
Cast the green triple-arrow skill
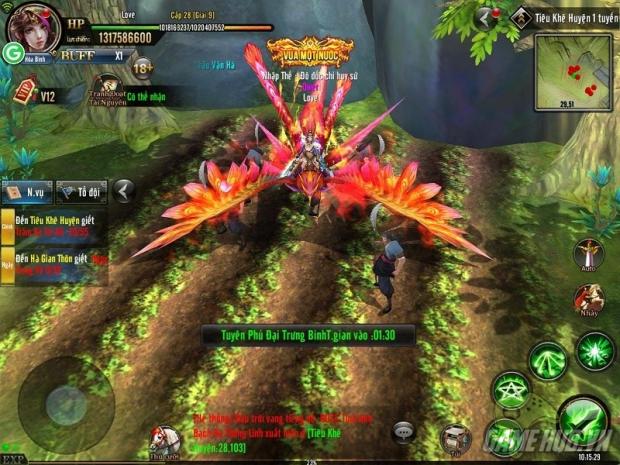click(x=547, y=359)
